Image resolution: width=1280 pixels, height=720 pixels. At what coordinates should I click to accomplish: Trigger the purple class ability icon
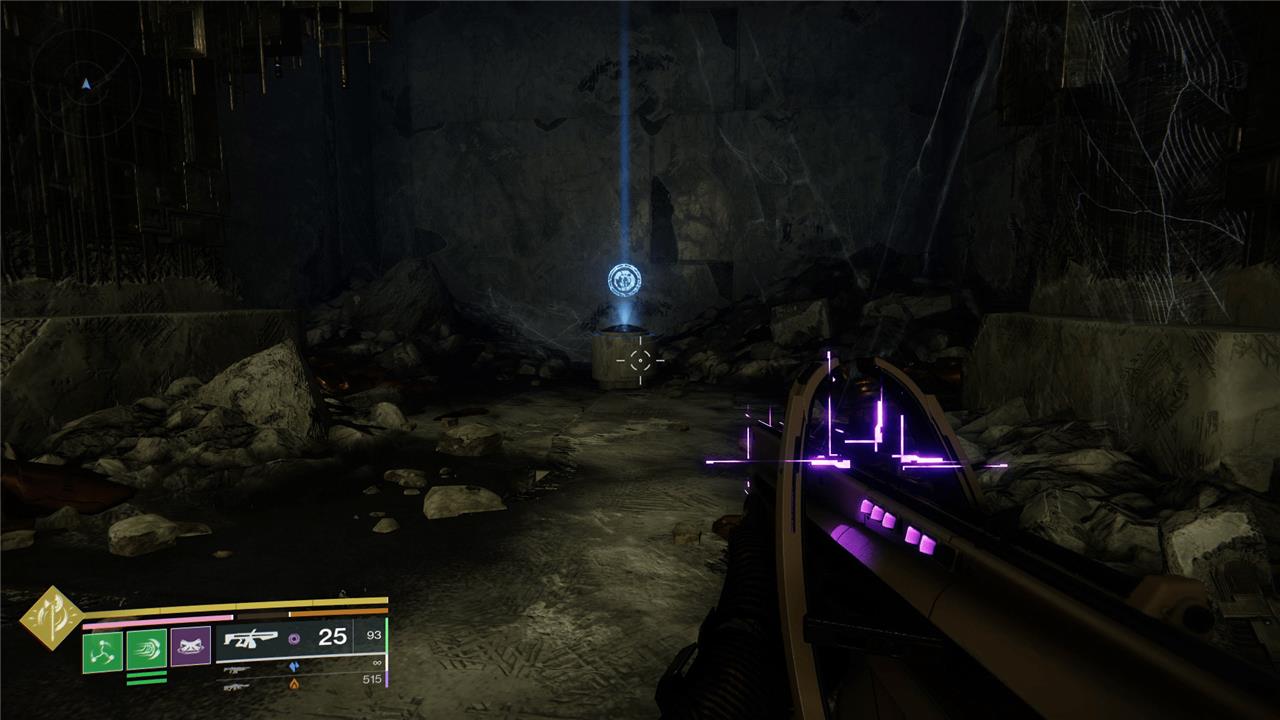click(x=190, y=647)
